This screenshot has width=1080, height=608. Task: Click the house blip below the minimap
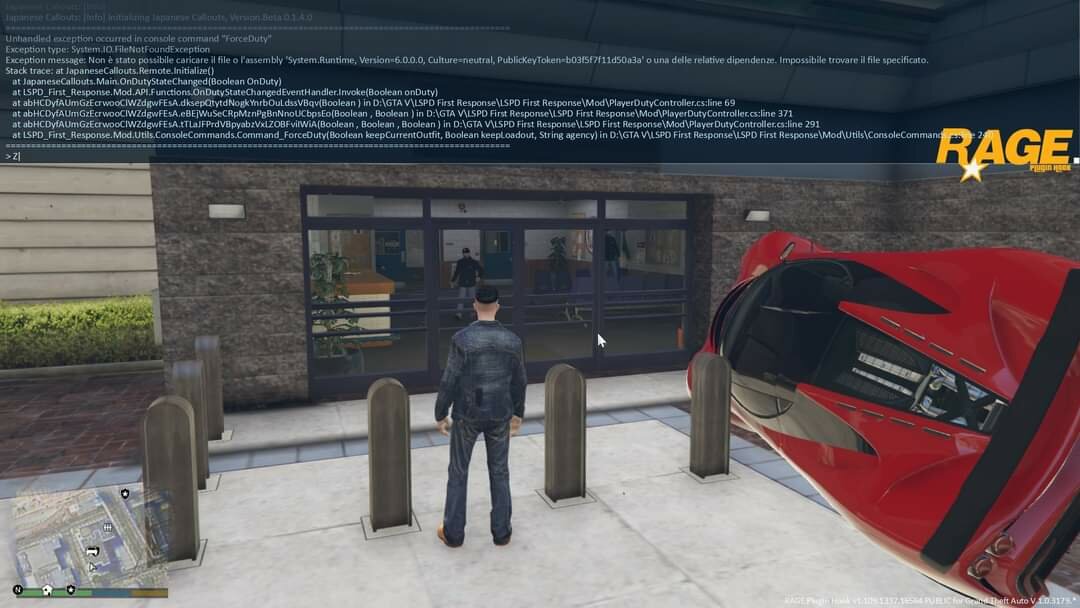[46, 589]
